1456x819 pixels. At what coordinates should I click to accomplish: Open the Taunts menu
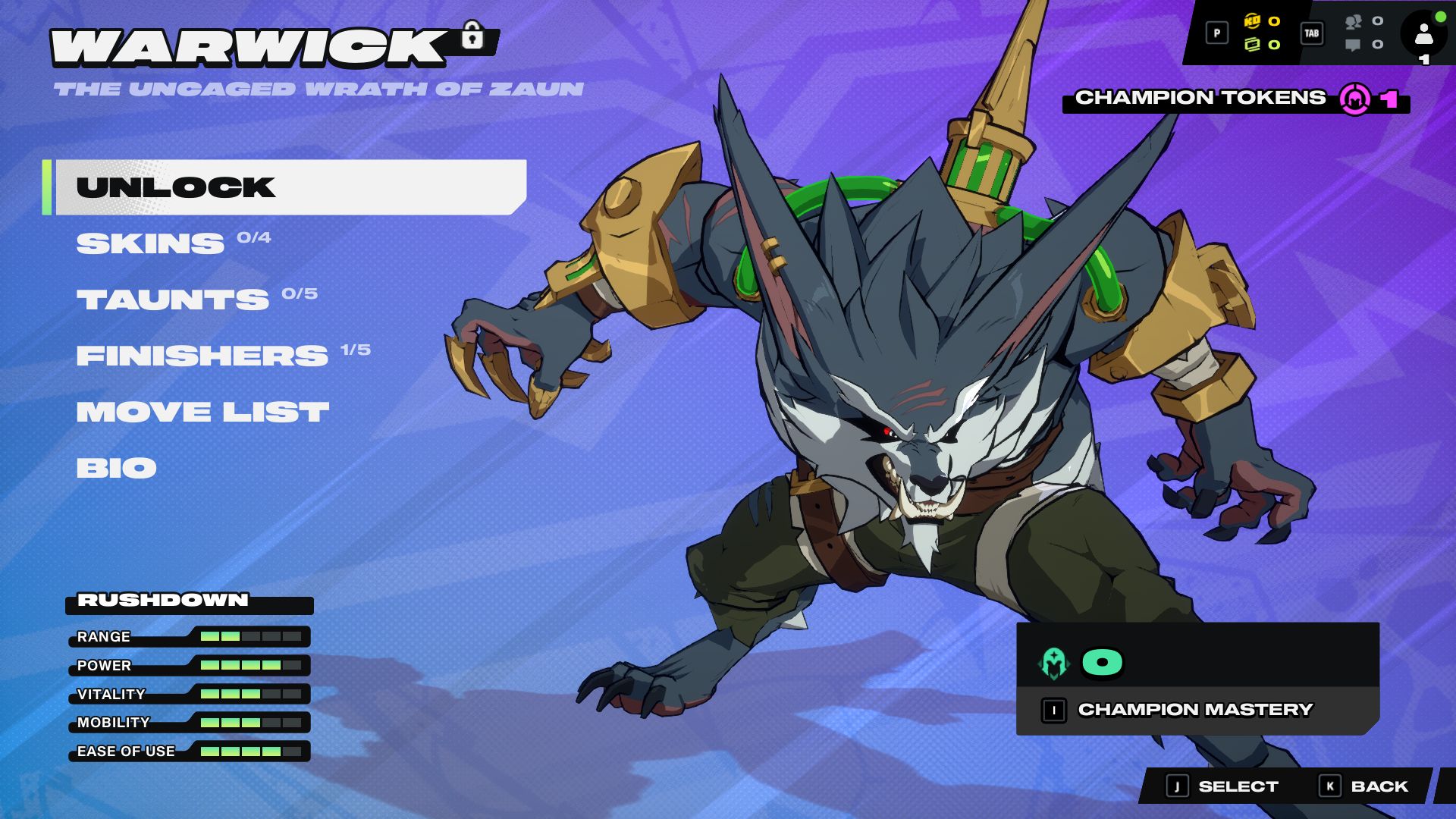[173, 300]
